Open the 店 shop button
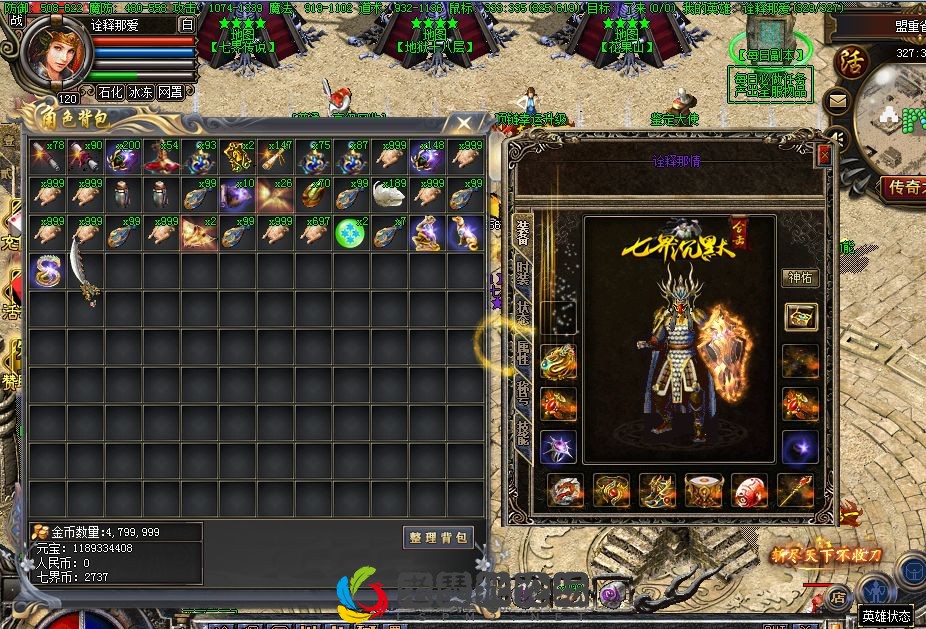Screen dimensions: 926x629 tap(839, 599)
